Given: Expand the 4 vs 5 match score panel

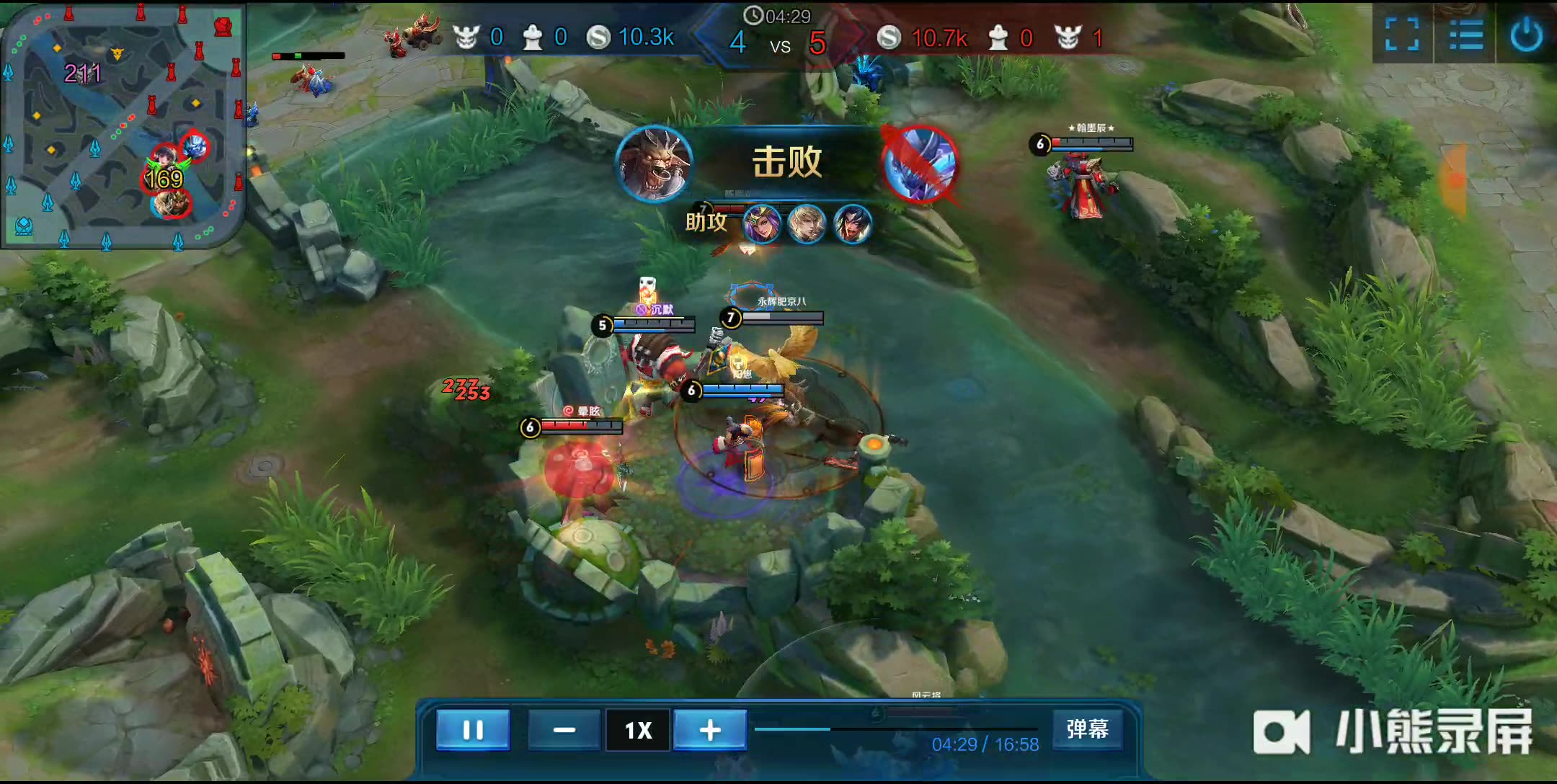Looking at the screenshot, I should coord(777,43).
